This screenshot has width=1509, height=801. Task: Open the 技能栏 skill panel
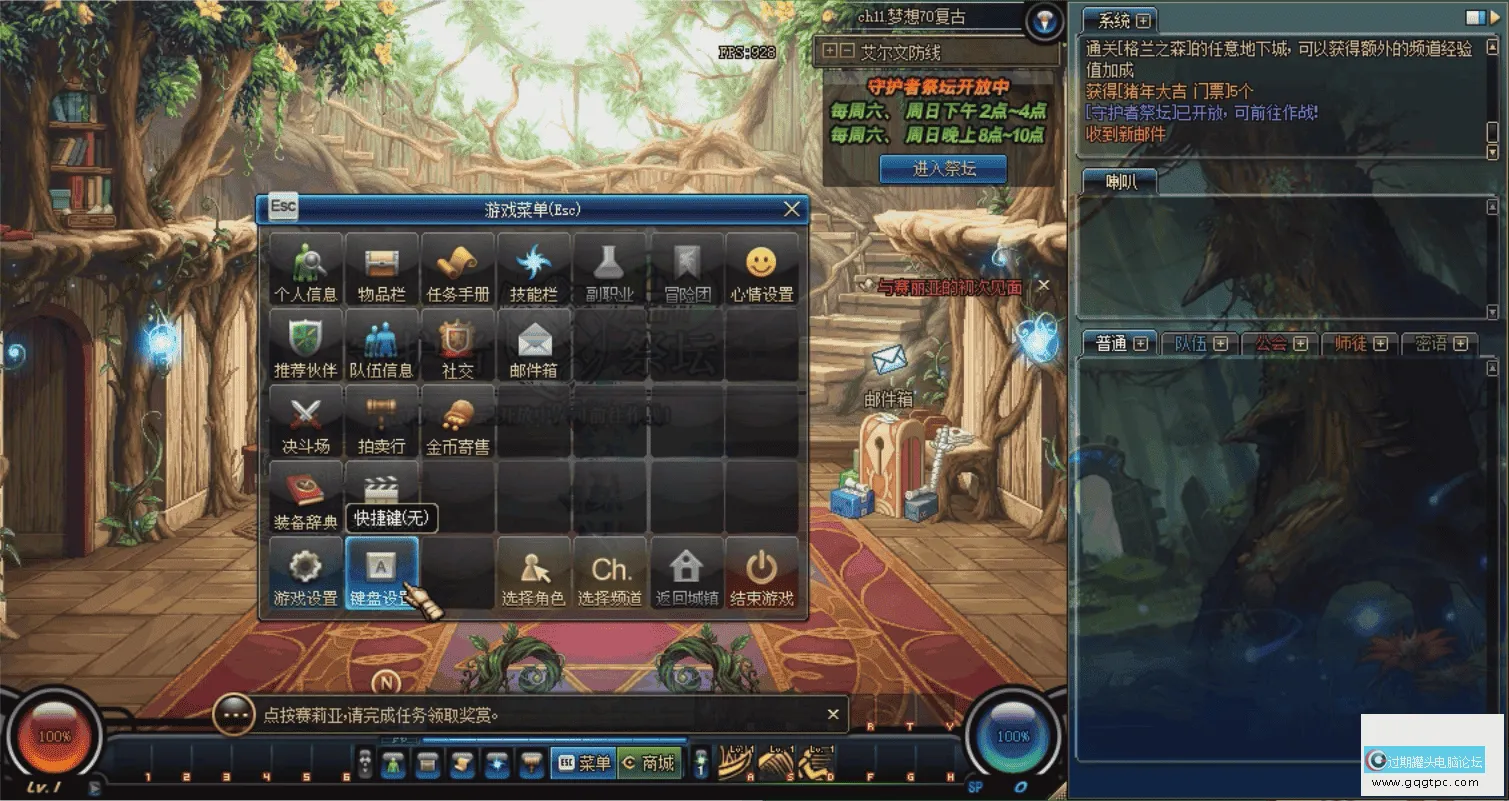point(533,270)
